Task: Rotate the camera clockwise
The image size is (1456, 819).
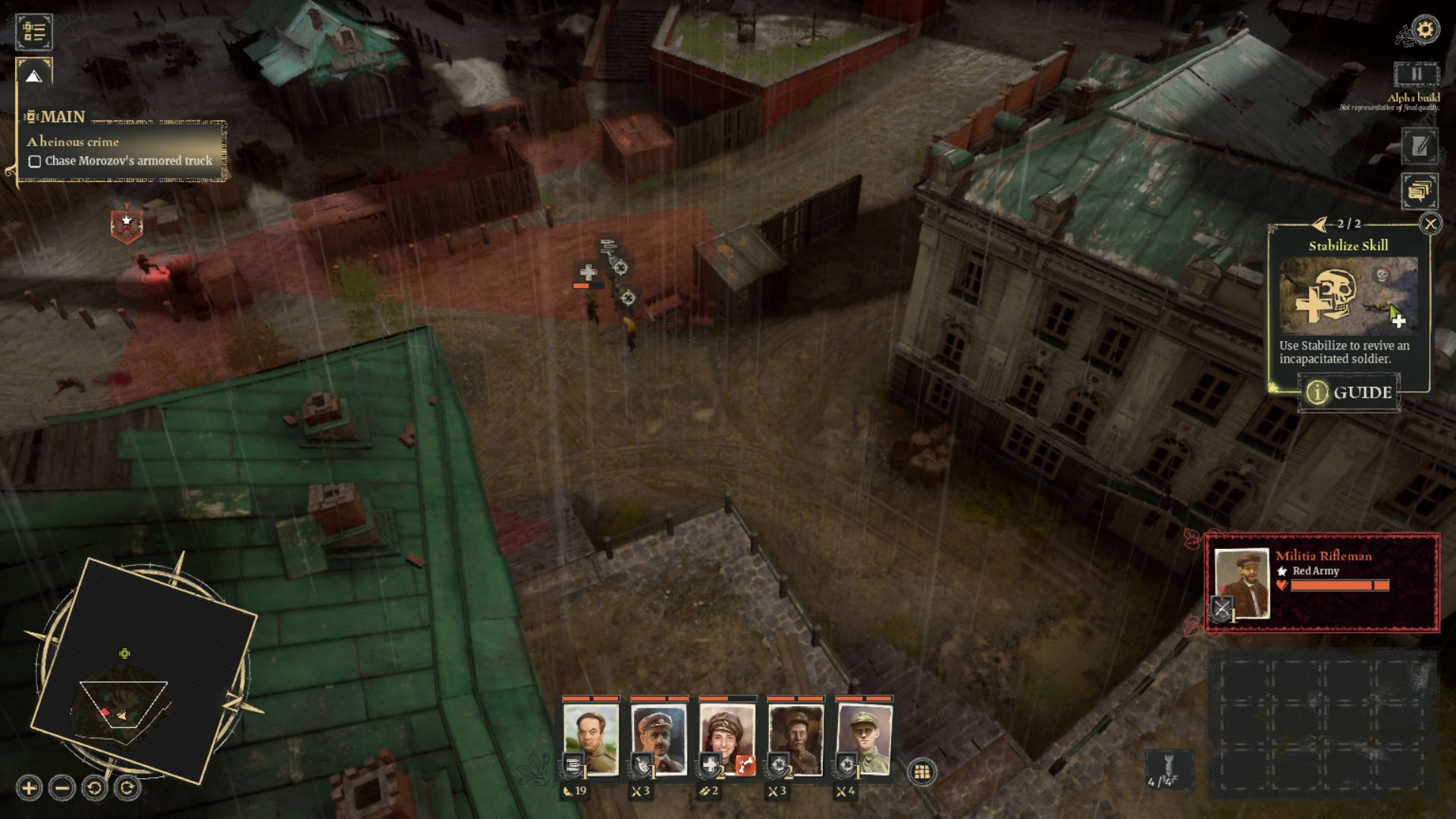Action: pyautogui.click(x=127, y=789)
